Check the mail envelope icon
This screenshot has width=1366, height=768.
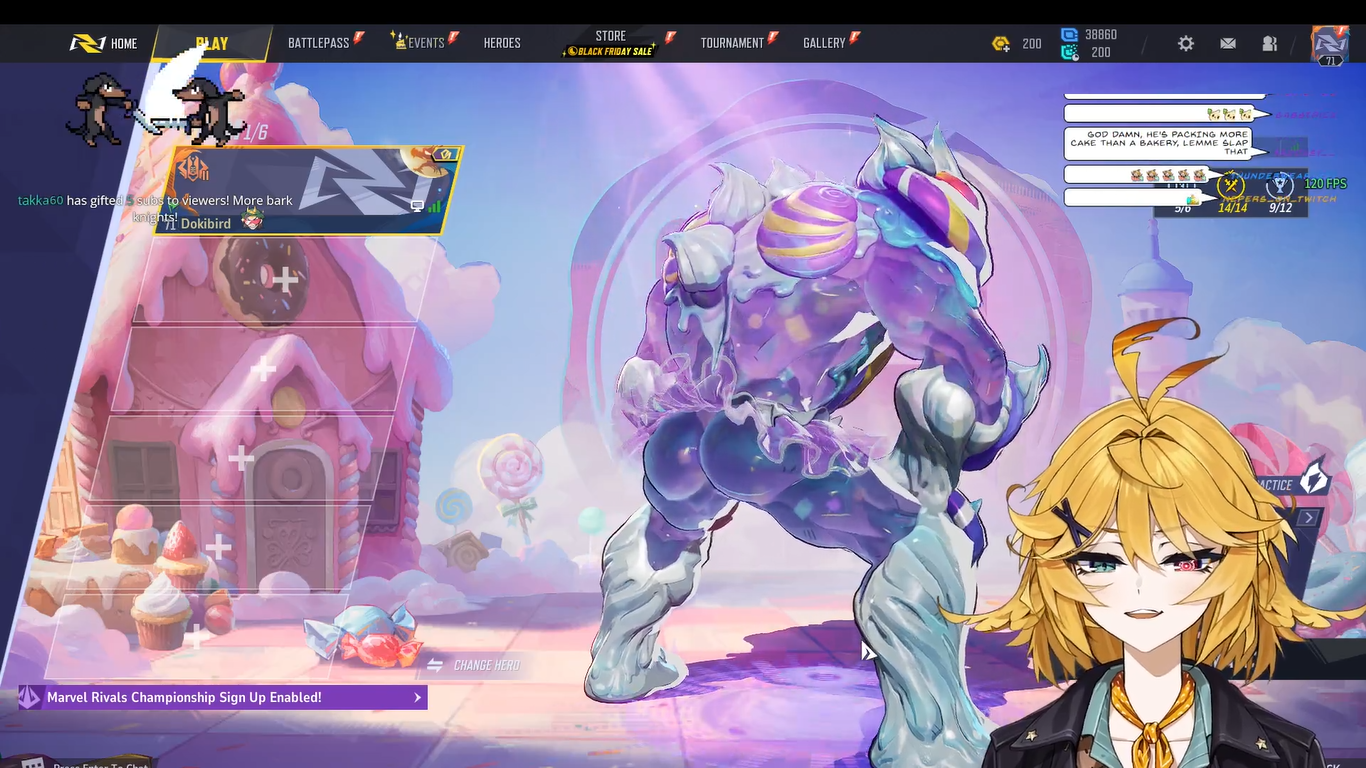1228,43
